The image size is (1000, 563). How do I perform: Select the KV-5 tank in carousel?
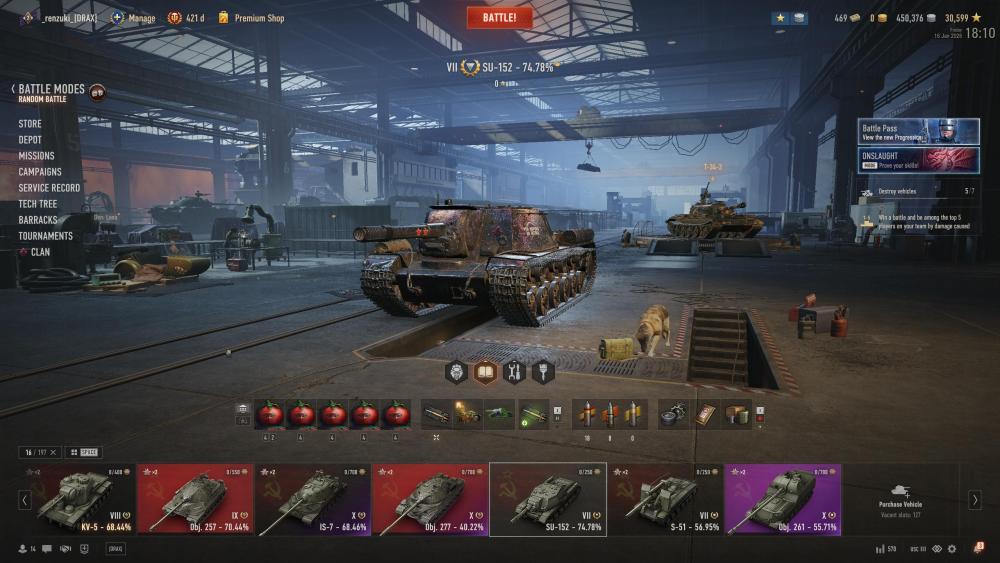point(76,499)
